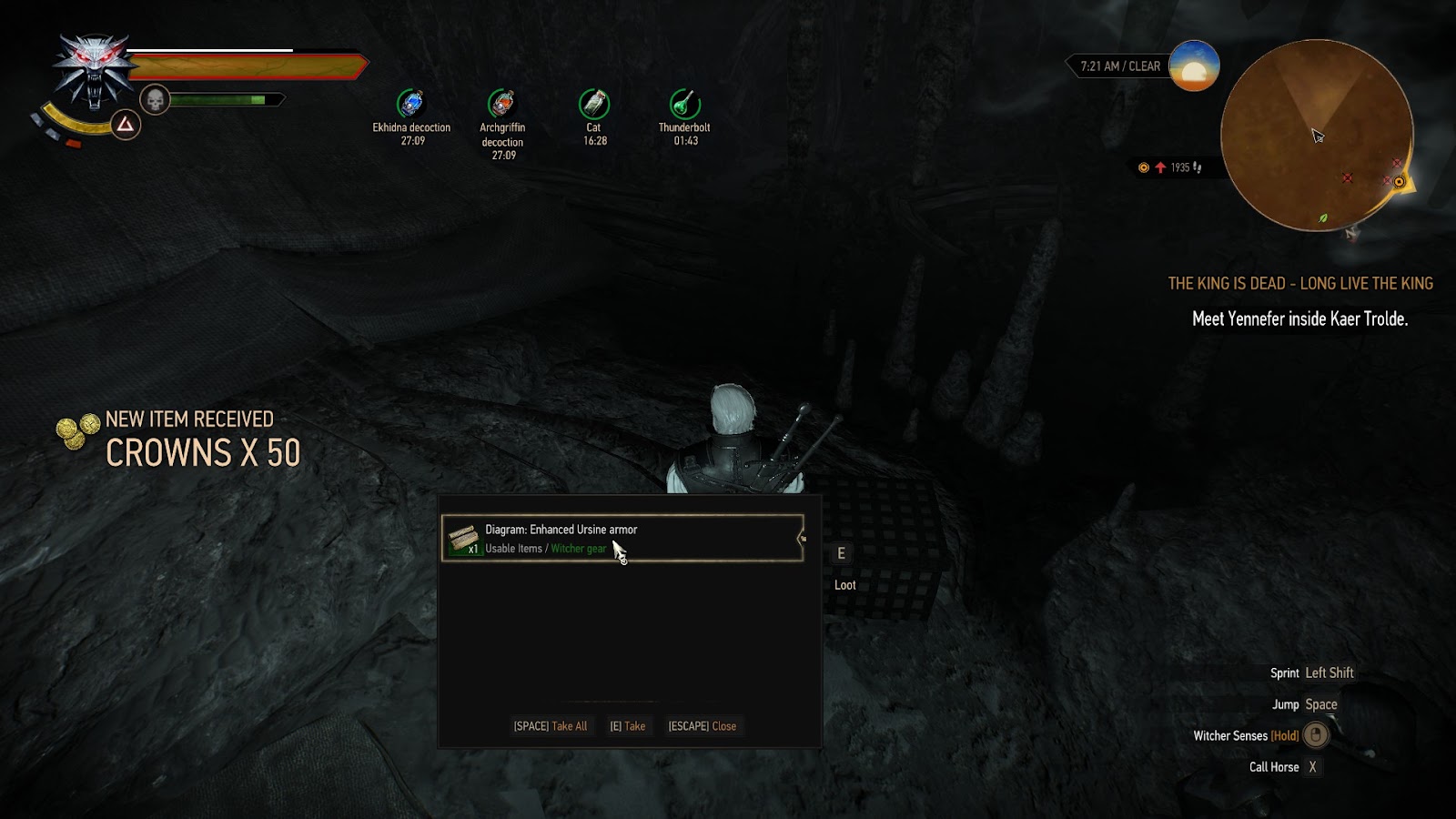Close the loot window
Image resolution: width=1456 pixels, height=819 pixels.
pos(703,726)
